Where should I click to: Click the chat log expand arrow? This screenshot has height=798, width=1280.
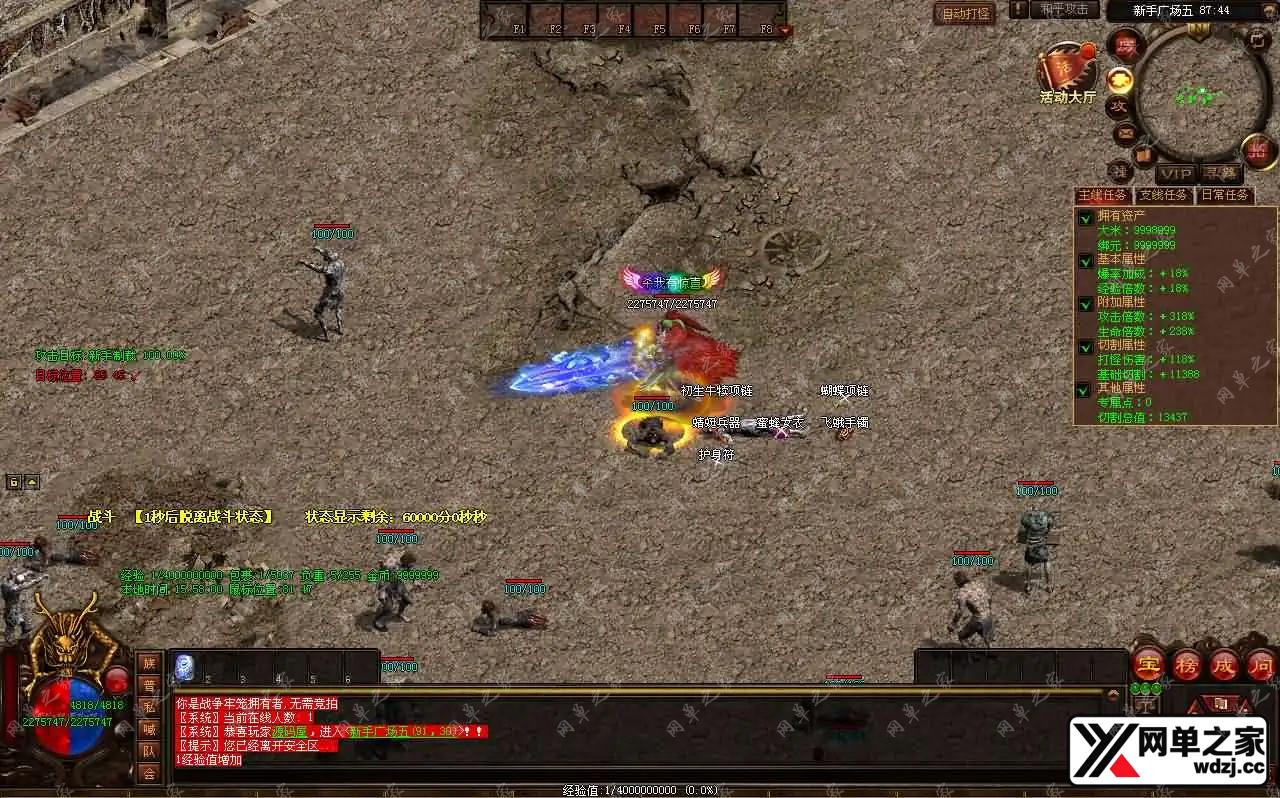coord(1113,693)
